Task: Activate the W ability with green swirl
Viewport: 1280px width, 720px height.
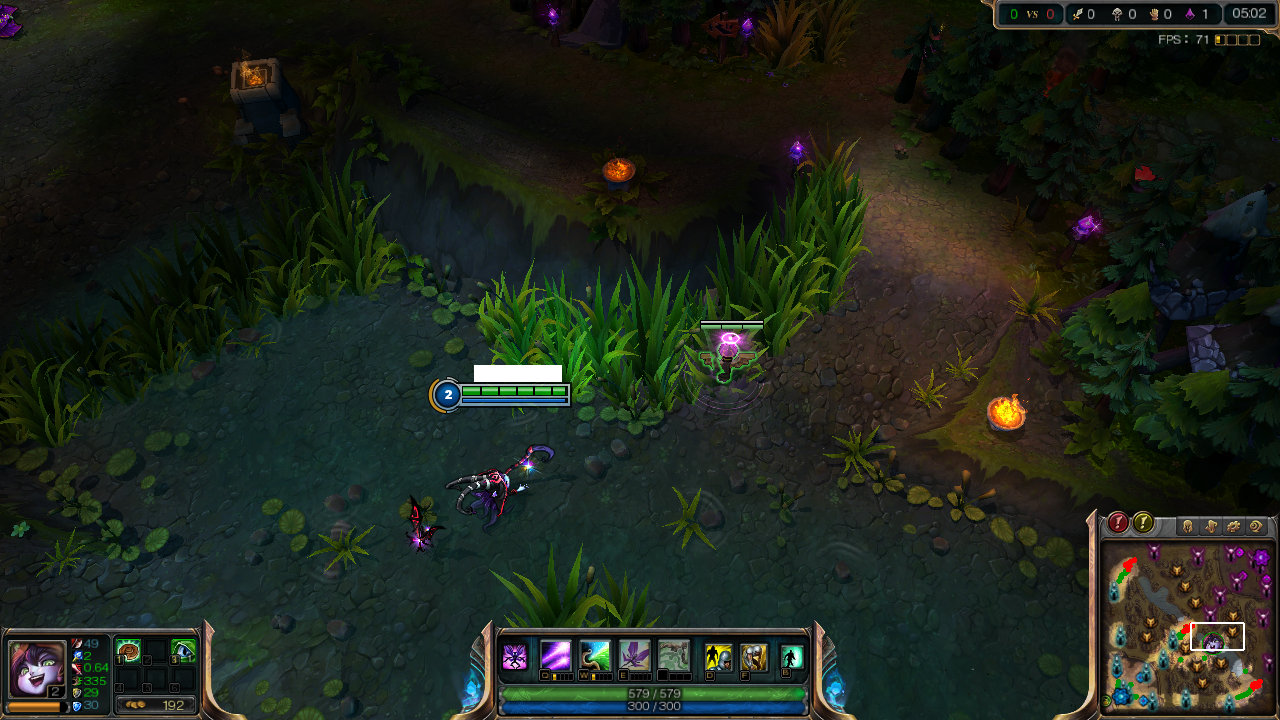Action: coord(595,656)
